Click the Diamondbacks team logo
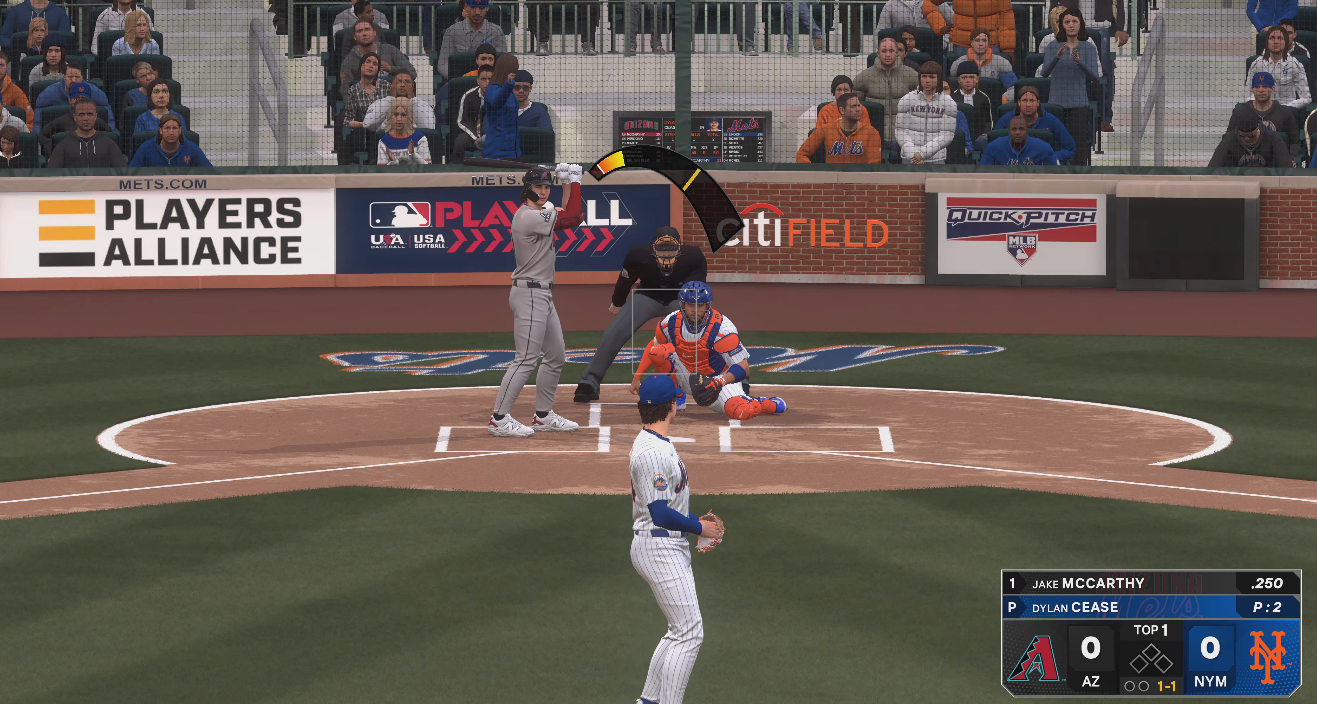Screen dimensions: 1317x704 [1033, 659]
